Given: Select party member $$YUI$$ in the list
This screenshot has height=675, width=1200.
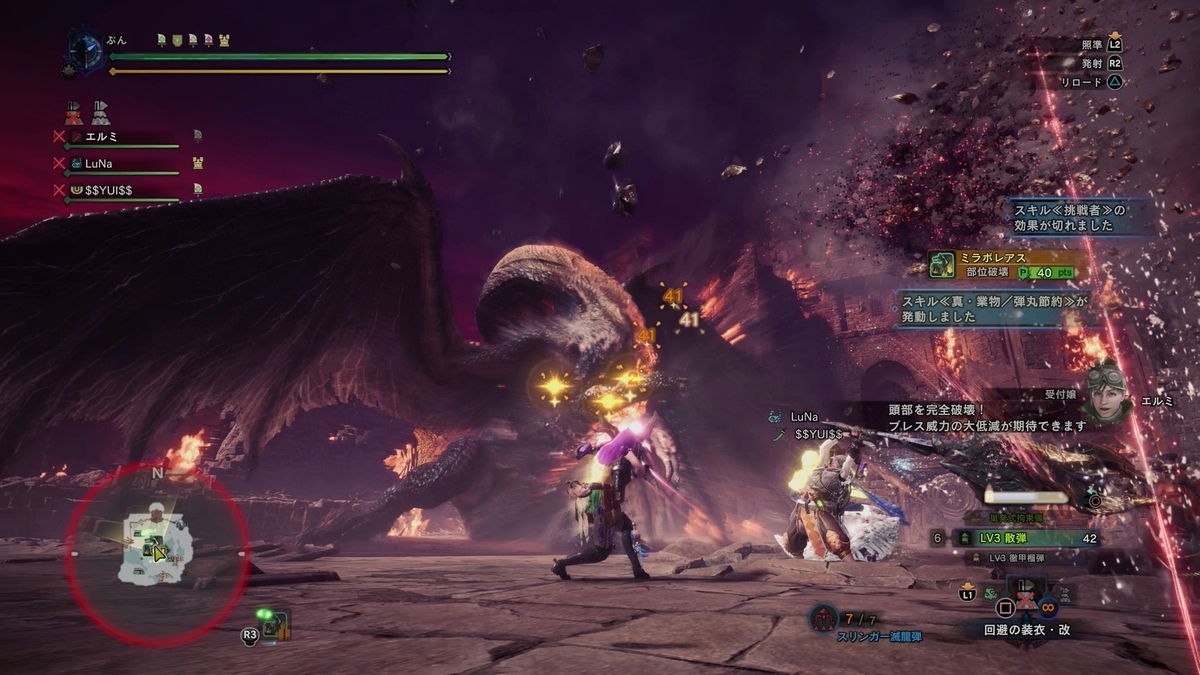Looking at the screenshot, I should click(110, 188).
